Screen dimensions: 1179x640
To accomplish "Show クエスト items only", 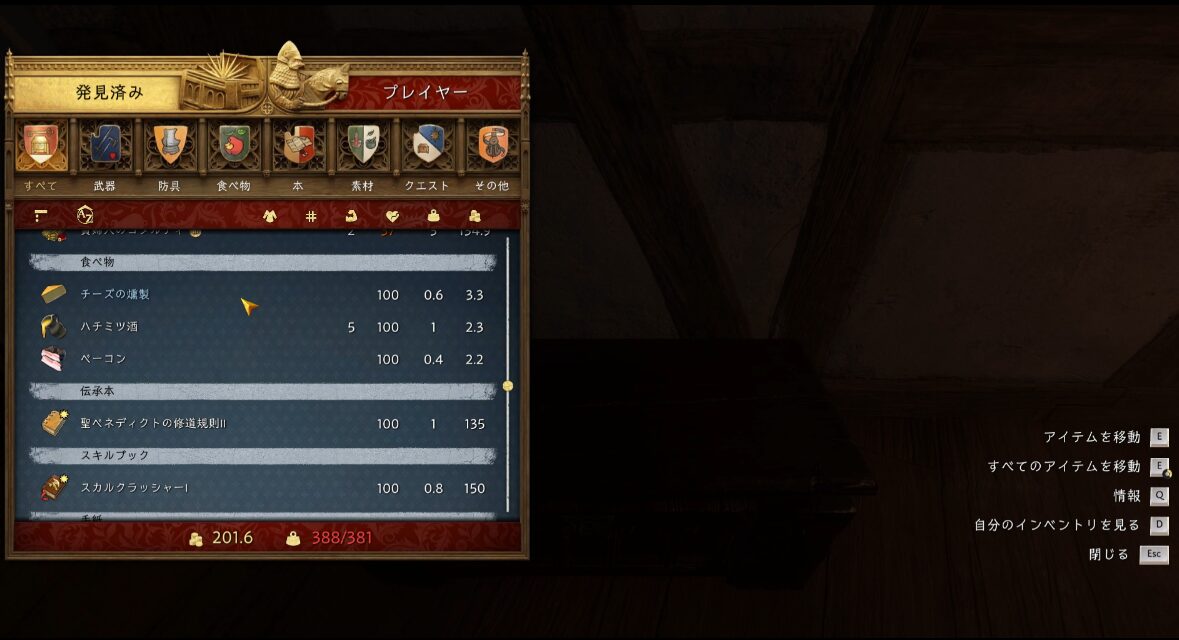I will (427, 148).
